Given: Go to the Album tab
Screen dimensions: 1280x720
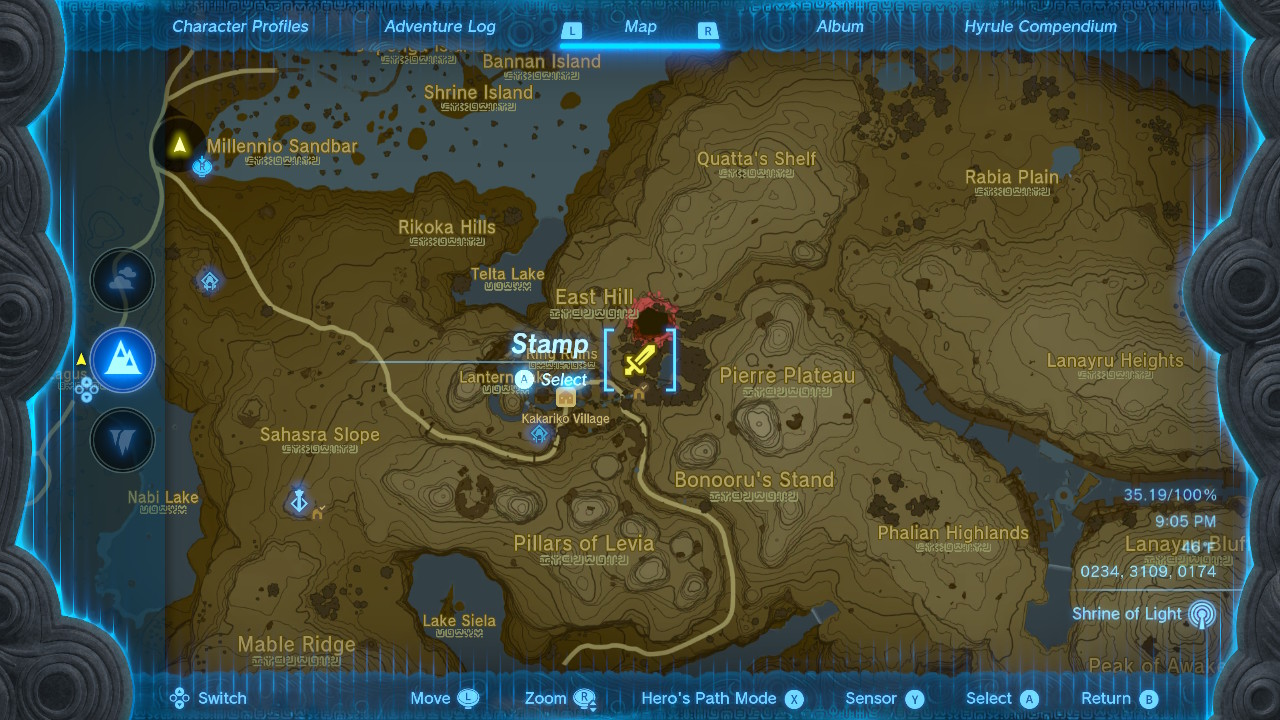Looking at the screenshot, I should (x=840, y=27).
